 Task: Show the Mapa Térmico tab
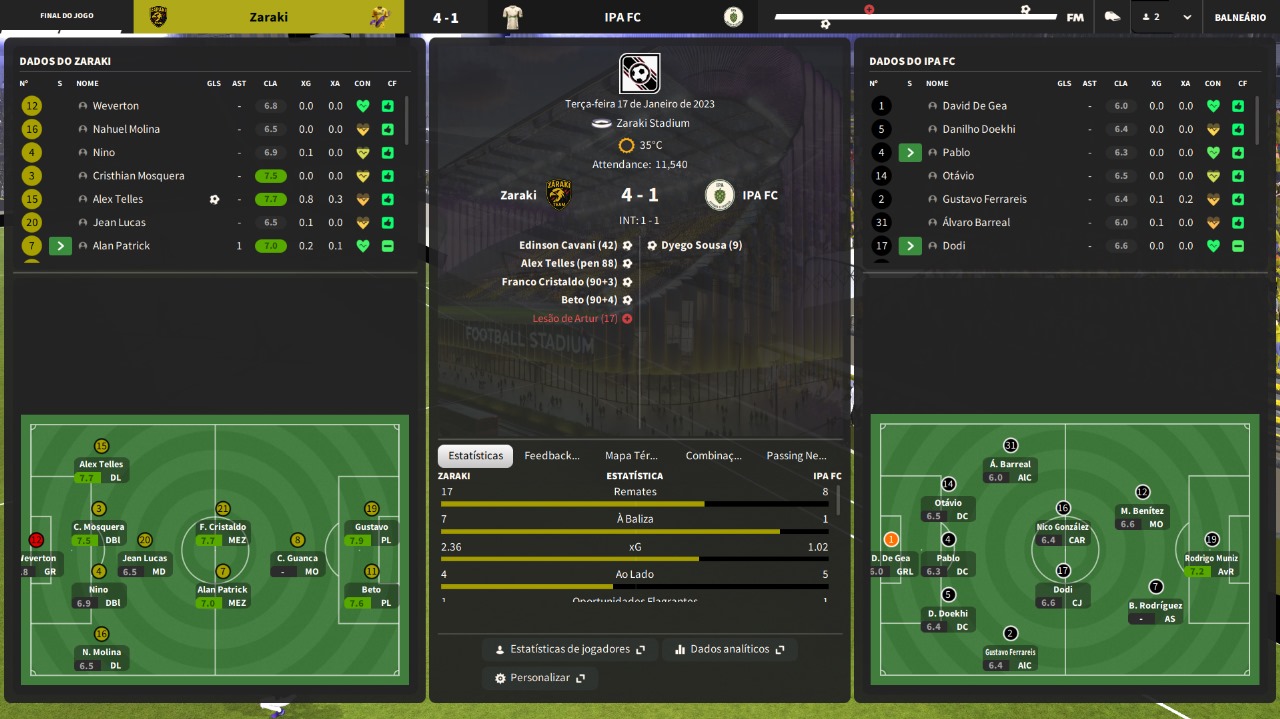631,456
